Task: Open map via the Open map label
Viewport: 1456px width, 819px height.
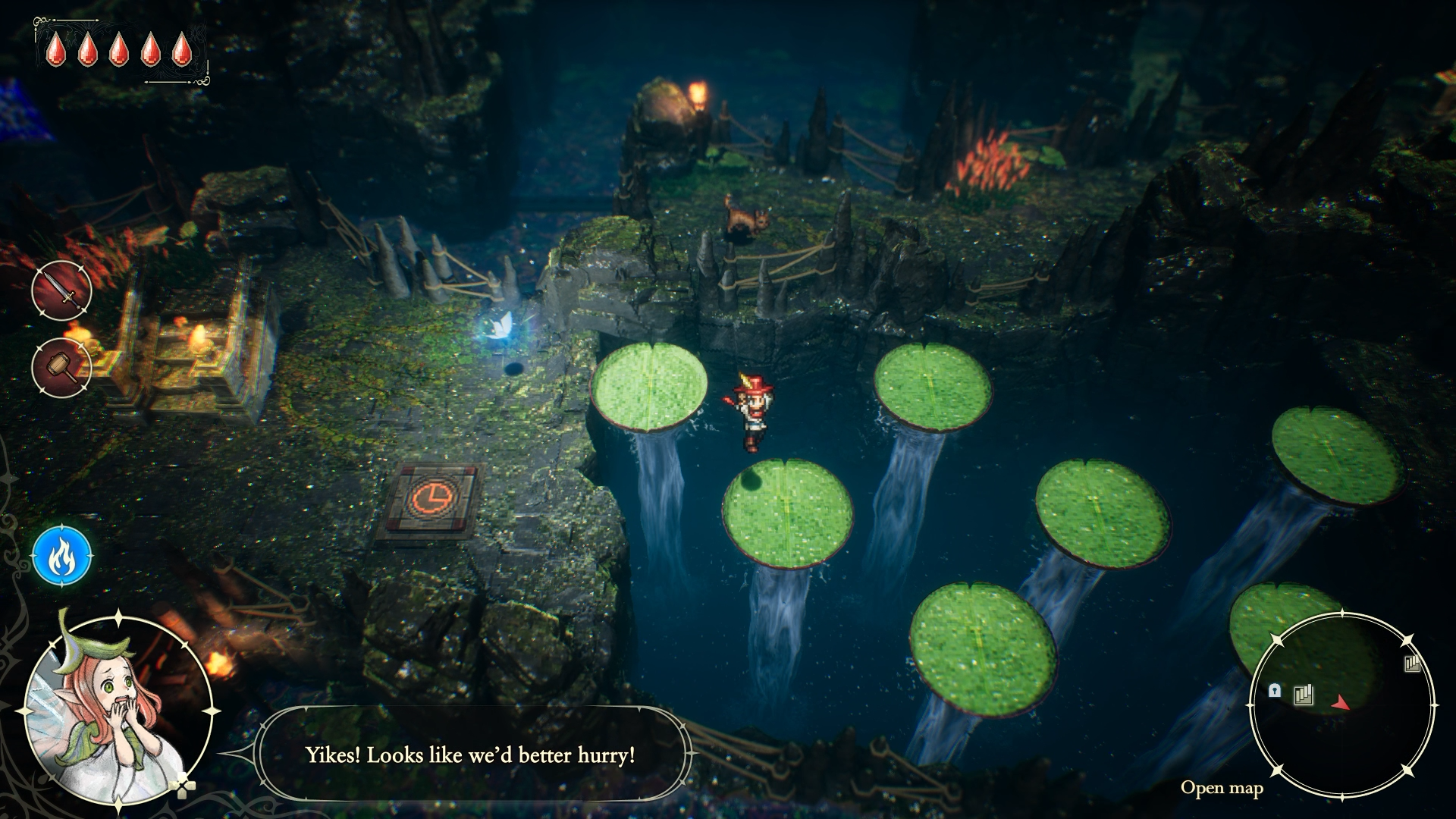Action: coord(1221,788)
